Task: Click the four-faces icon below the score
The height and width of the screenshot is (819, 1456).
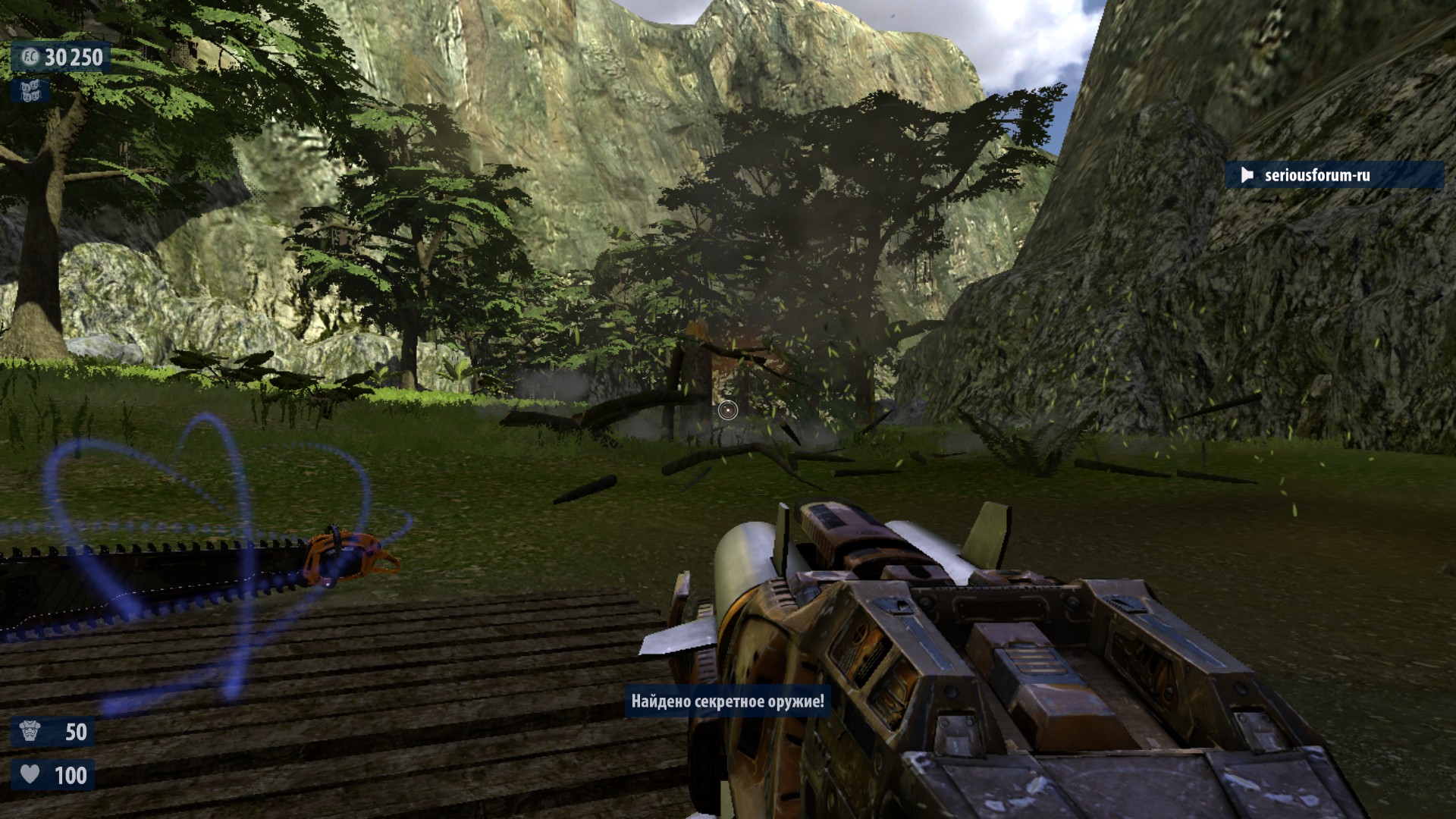Action: coord(30,91)
